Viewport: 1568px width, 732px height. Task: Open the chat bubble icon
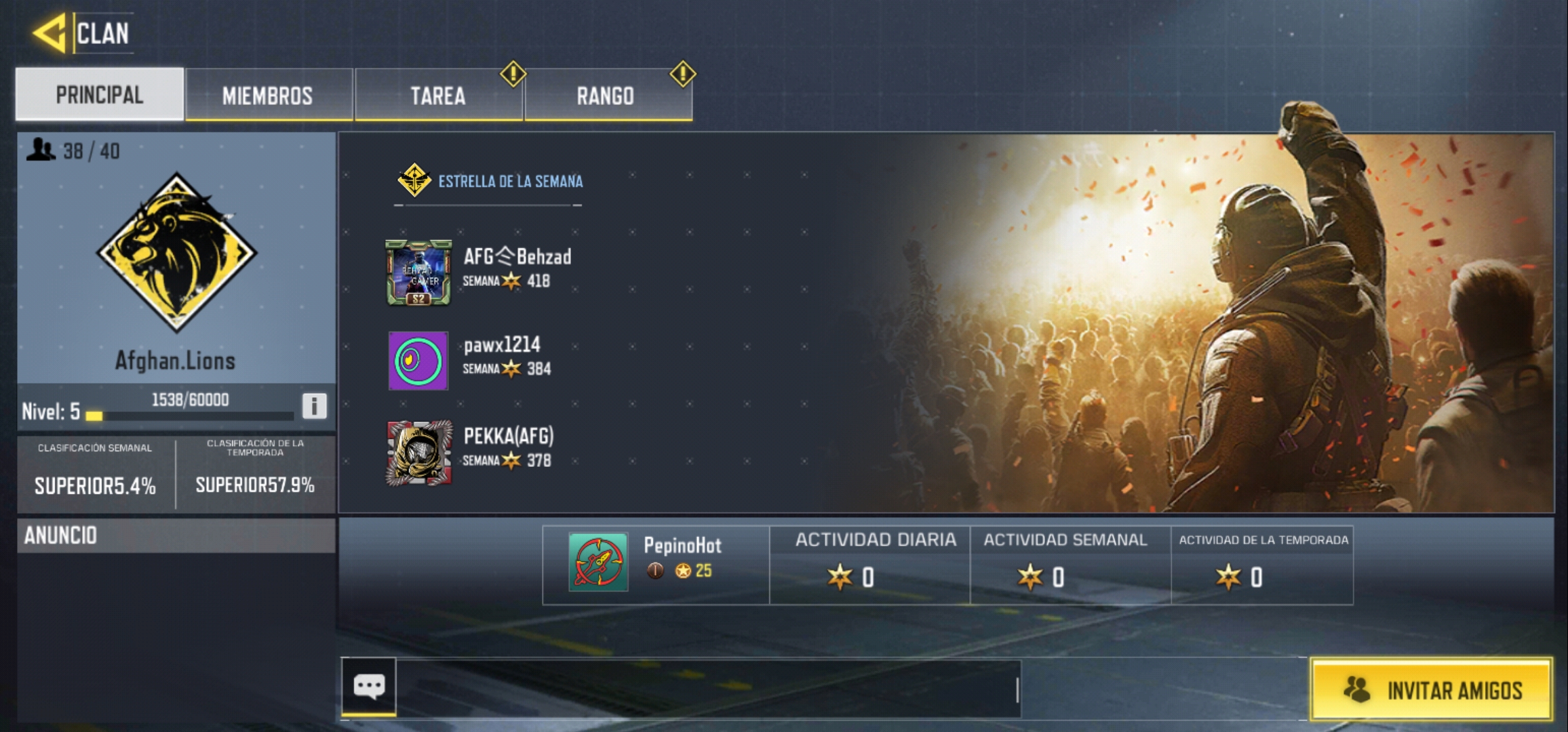[369, 687]
